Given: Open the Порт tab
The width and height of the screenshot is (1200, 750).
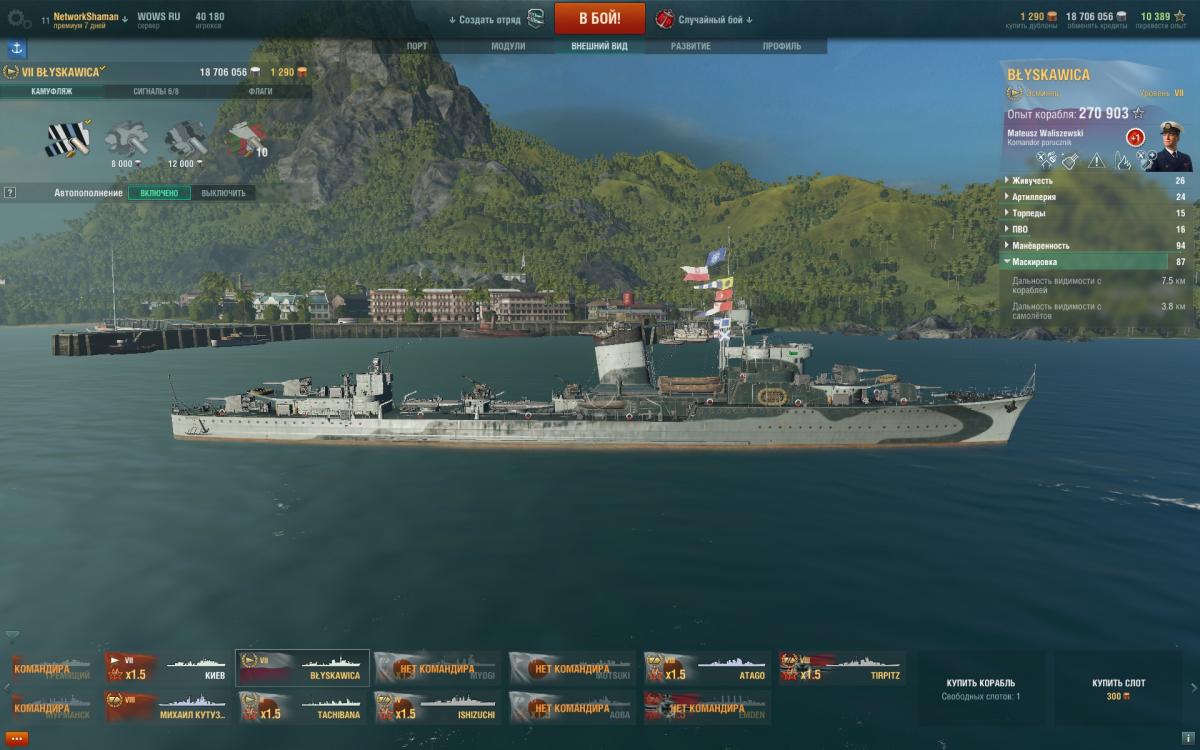Looking at the screenshot, I should coord(417,46).
